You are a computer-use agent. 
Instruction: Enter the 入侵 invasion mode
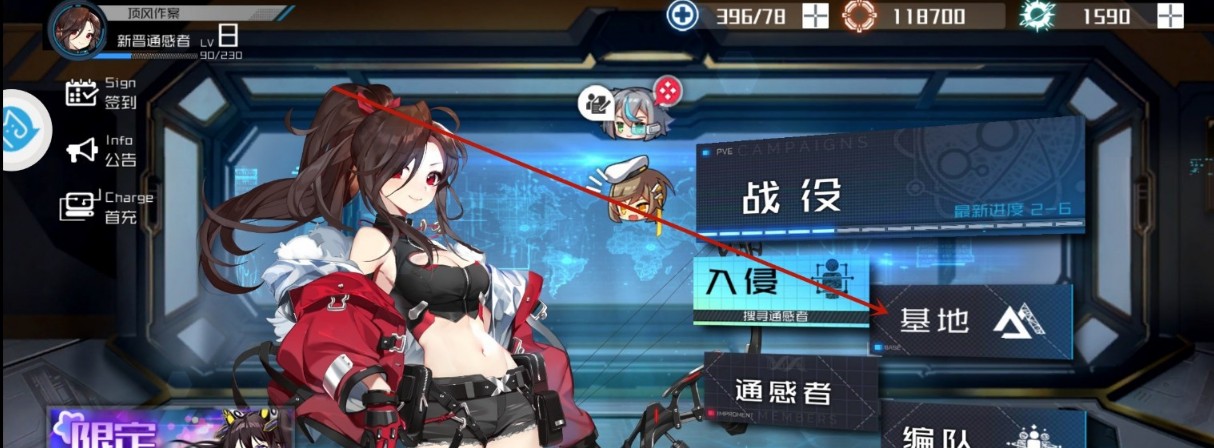click(780, 289)
